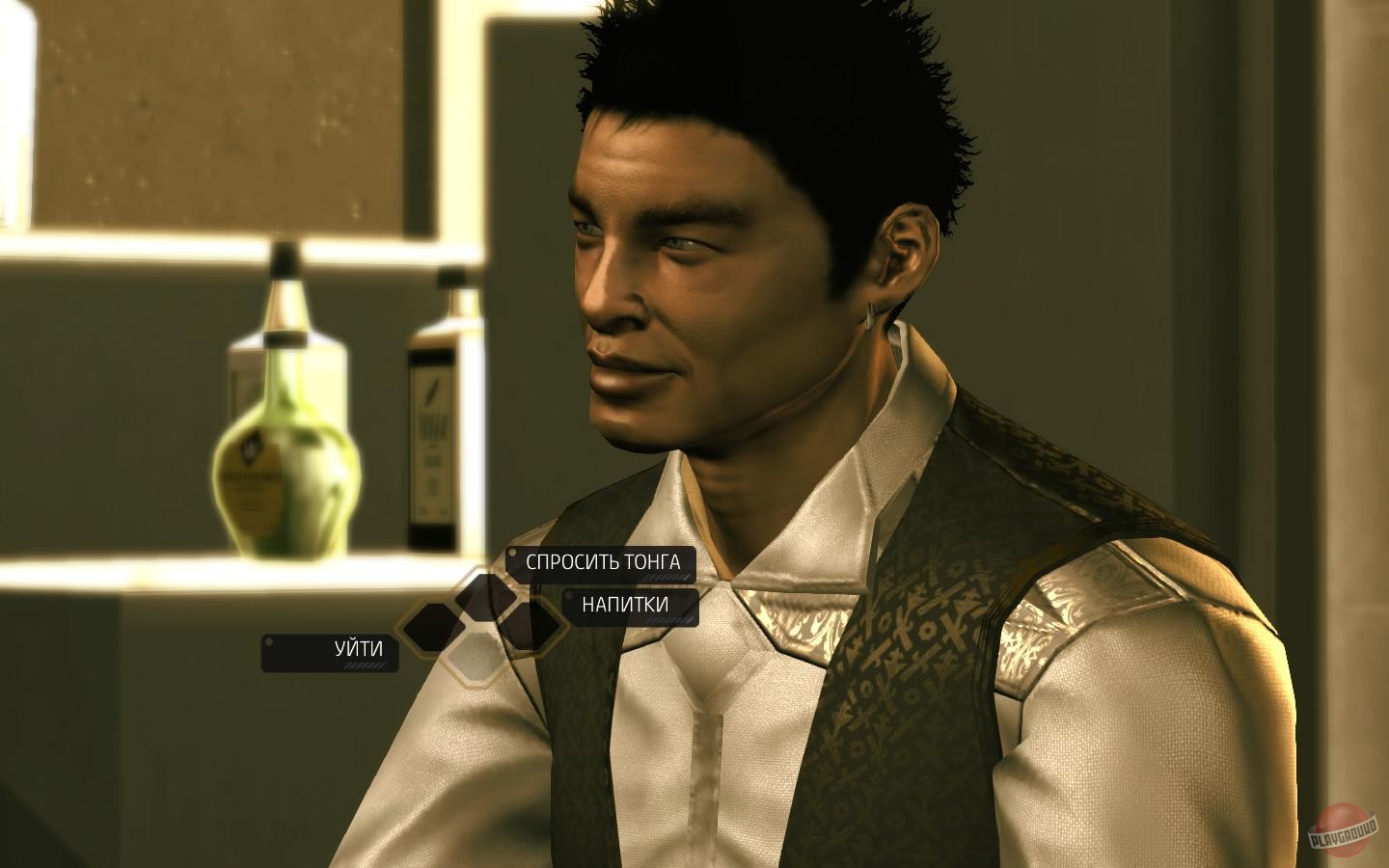
Task: Click the rivet dot on the "УЙТИ" plate
Action: (269, 641)
